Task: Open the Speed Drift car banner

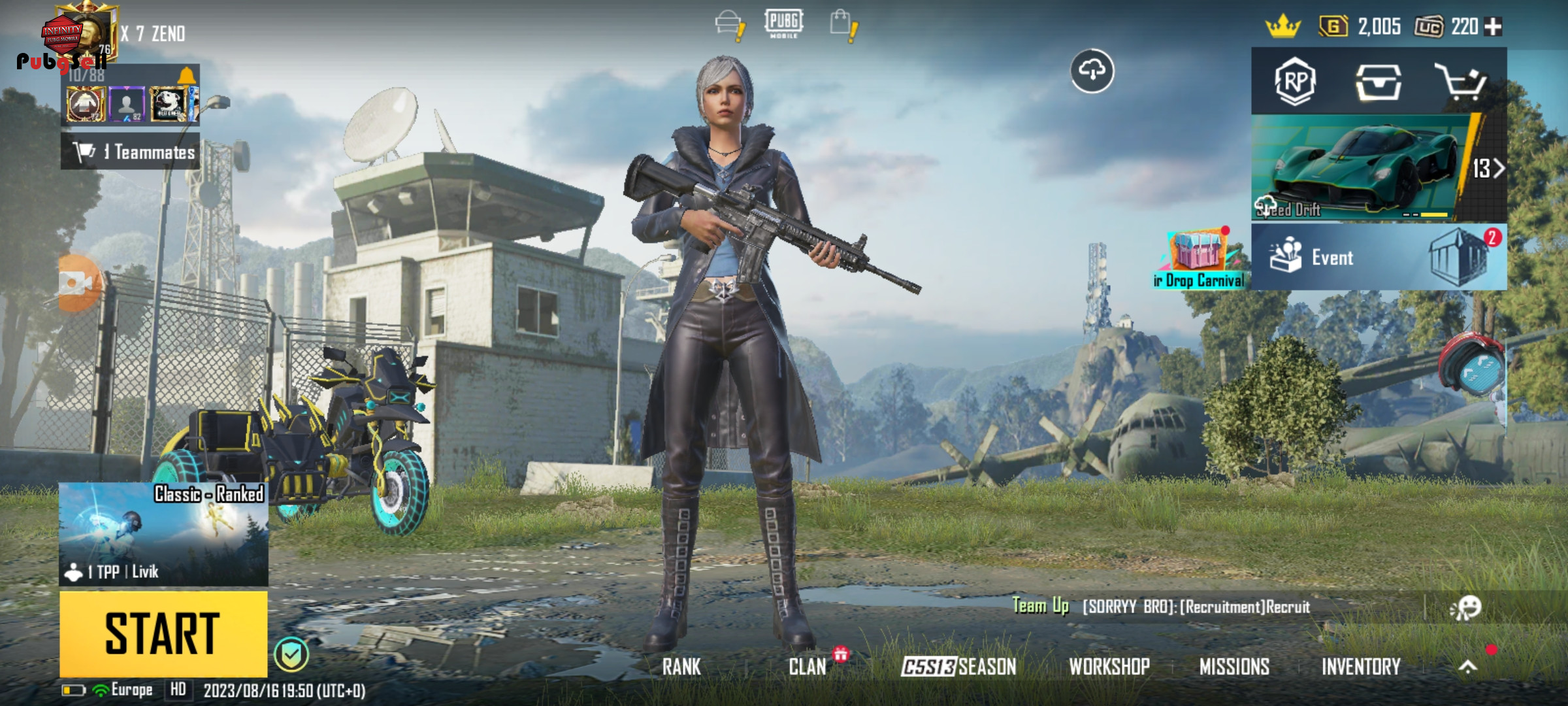Action: pos(1379,169)
